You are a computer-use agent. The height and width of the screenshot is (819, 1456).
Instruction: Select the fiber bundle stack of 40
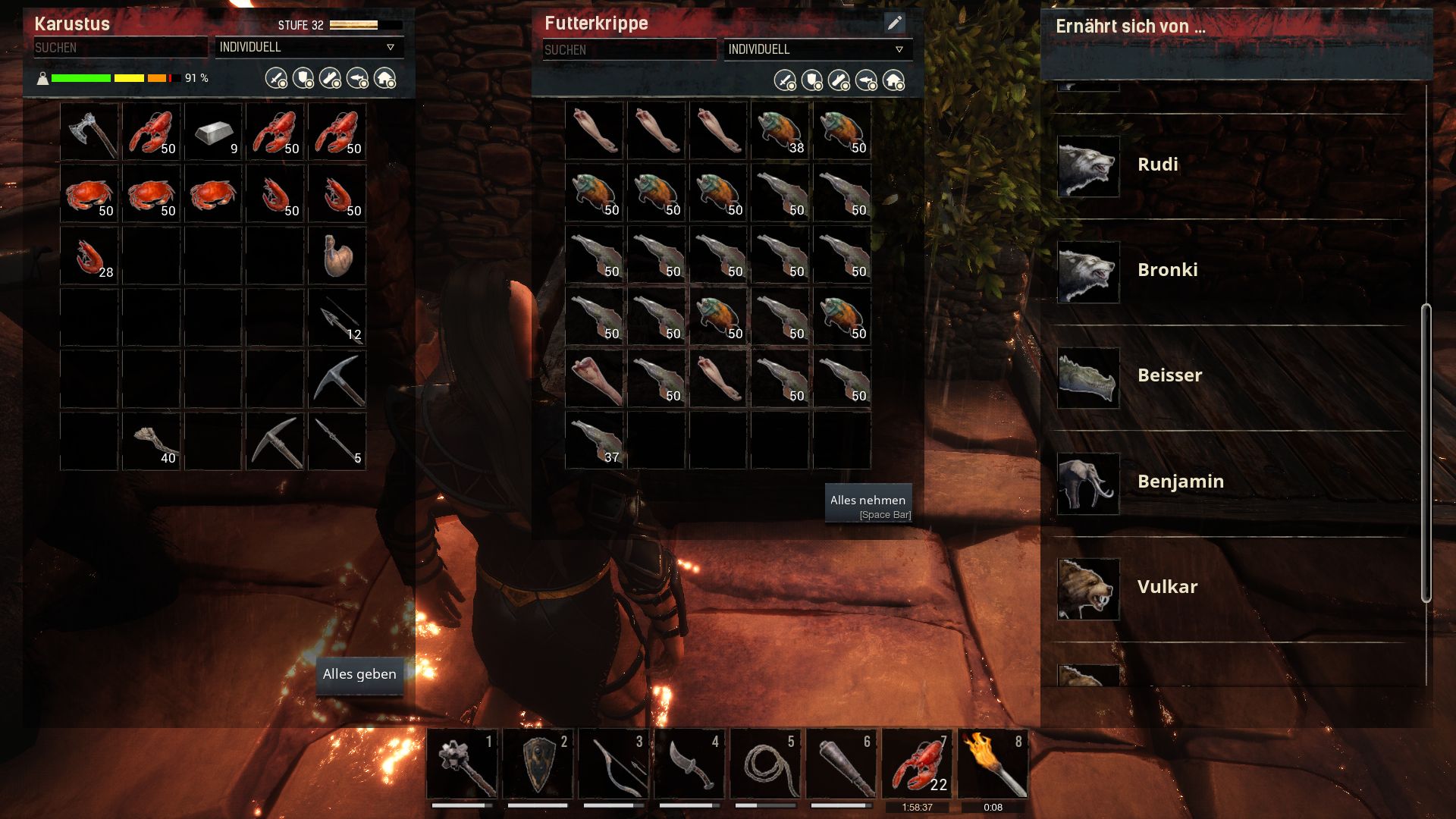pyautogui.click(x=152, y=441)
